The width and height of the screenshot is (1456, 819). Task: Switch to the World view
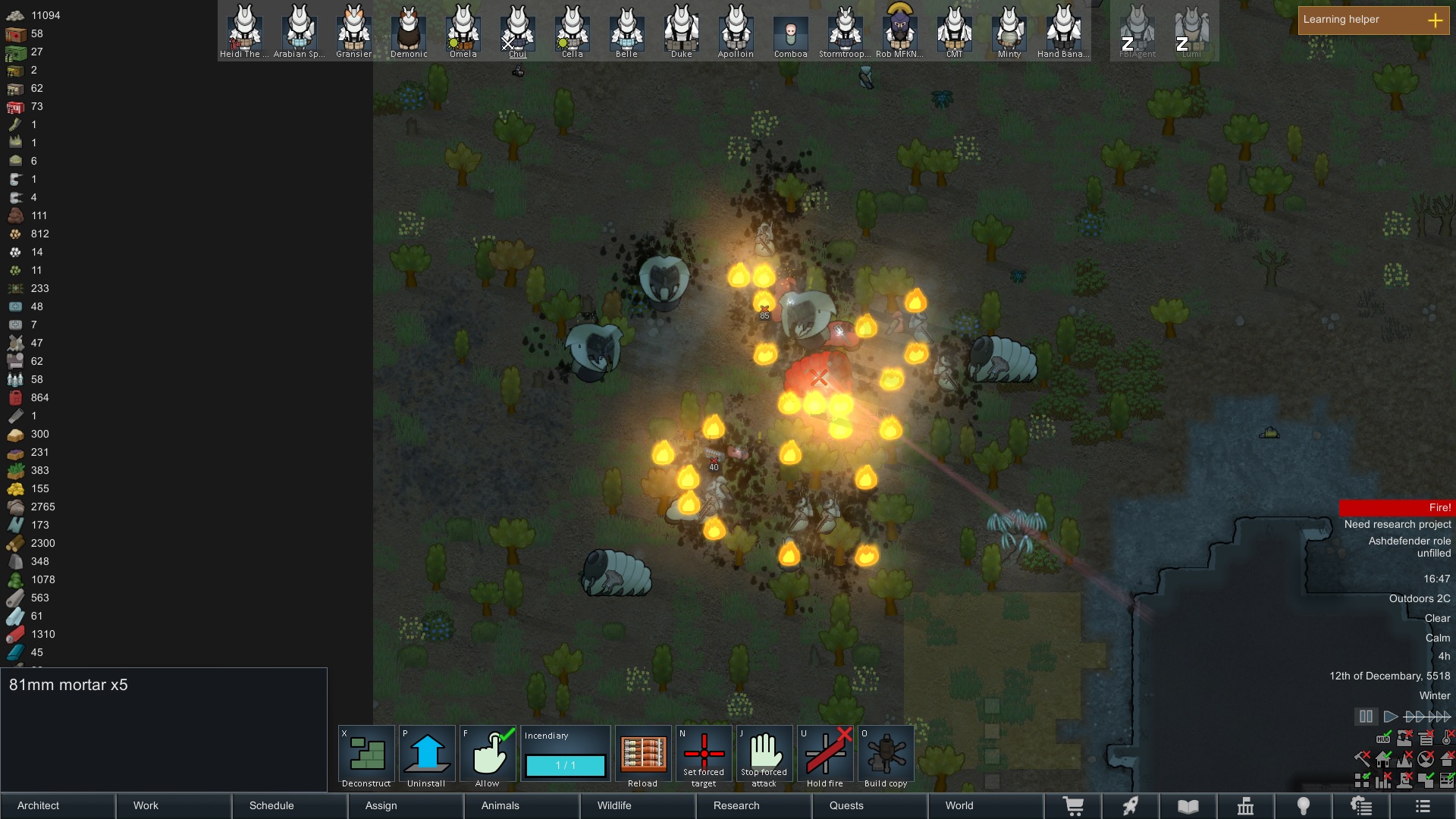pyautogui.click(x=984, y=805)
